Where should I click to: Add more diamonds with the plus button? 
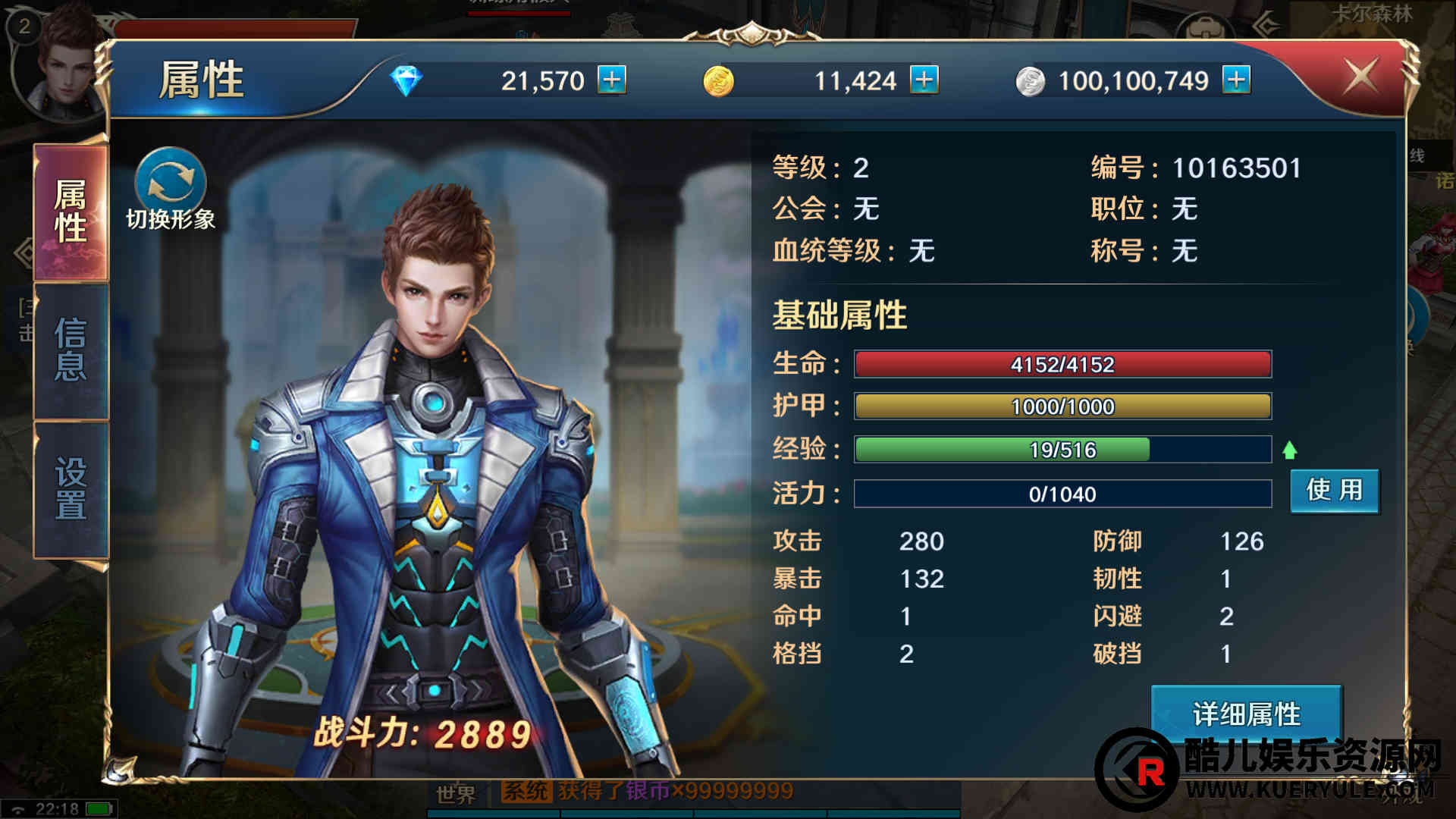[612, 80]
